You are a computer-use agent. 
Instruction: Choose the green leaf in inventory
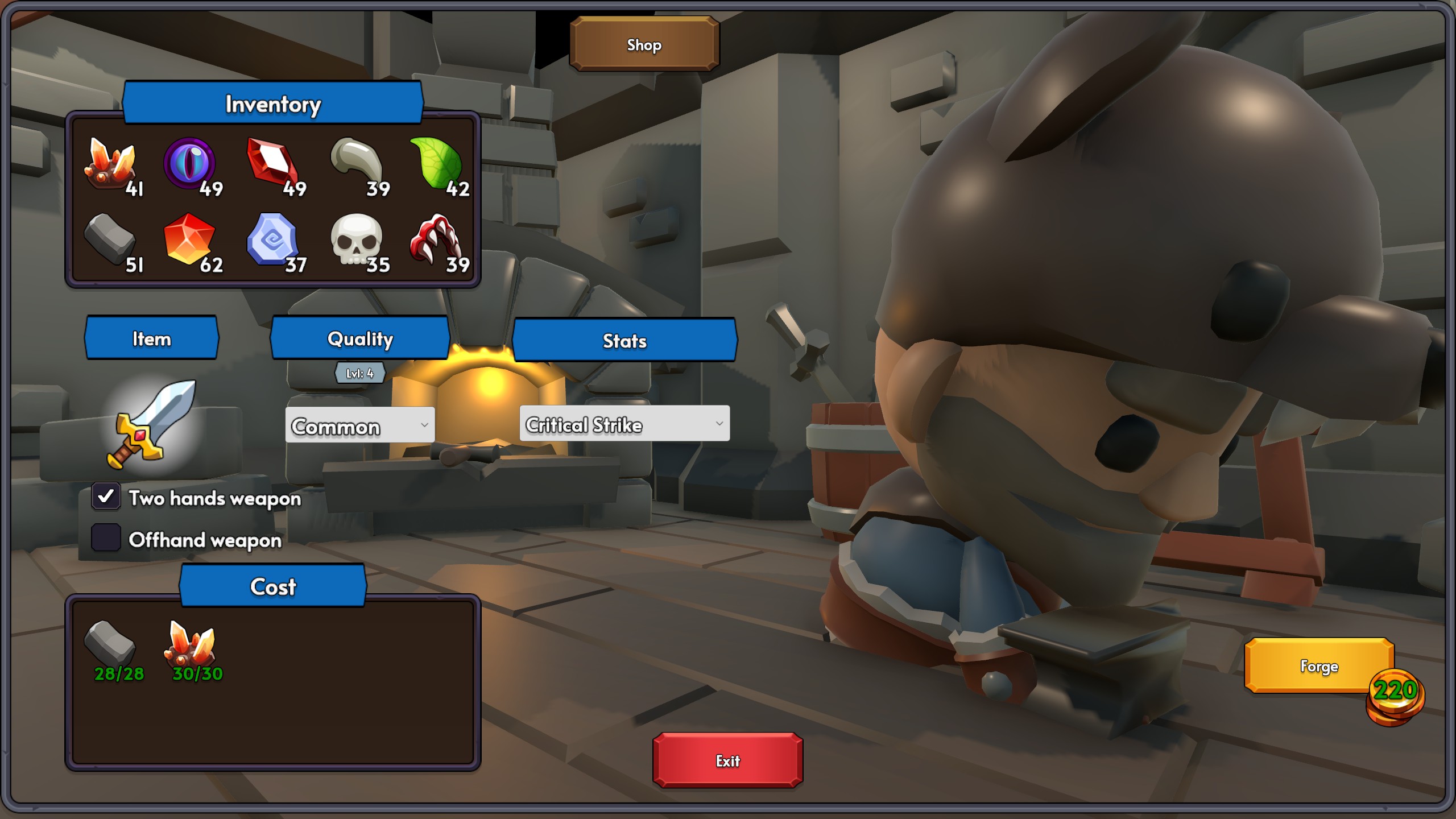click(x=437, y=164)
